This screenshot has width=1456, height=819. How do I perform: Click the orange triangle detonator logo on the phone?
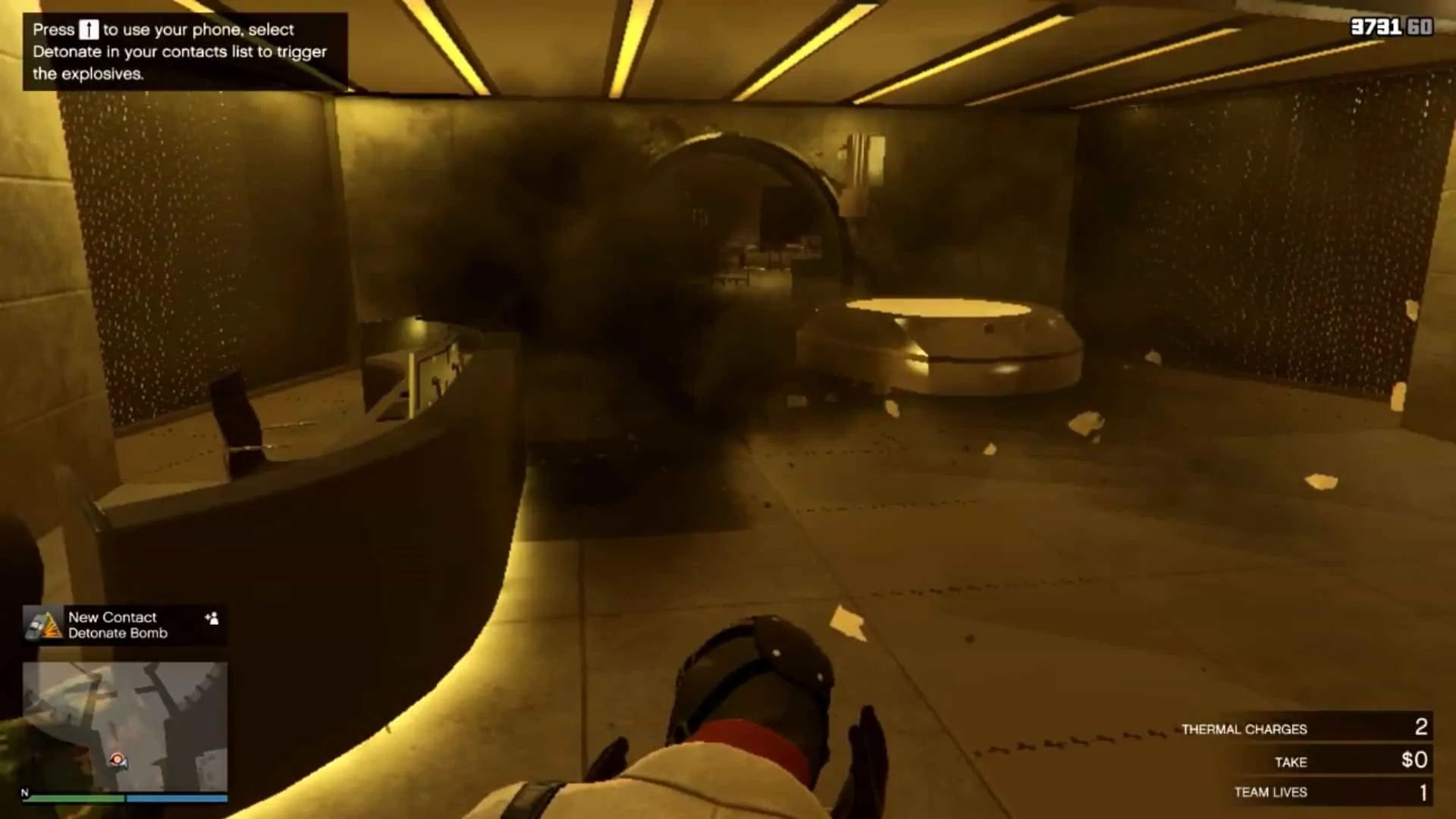49,626
